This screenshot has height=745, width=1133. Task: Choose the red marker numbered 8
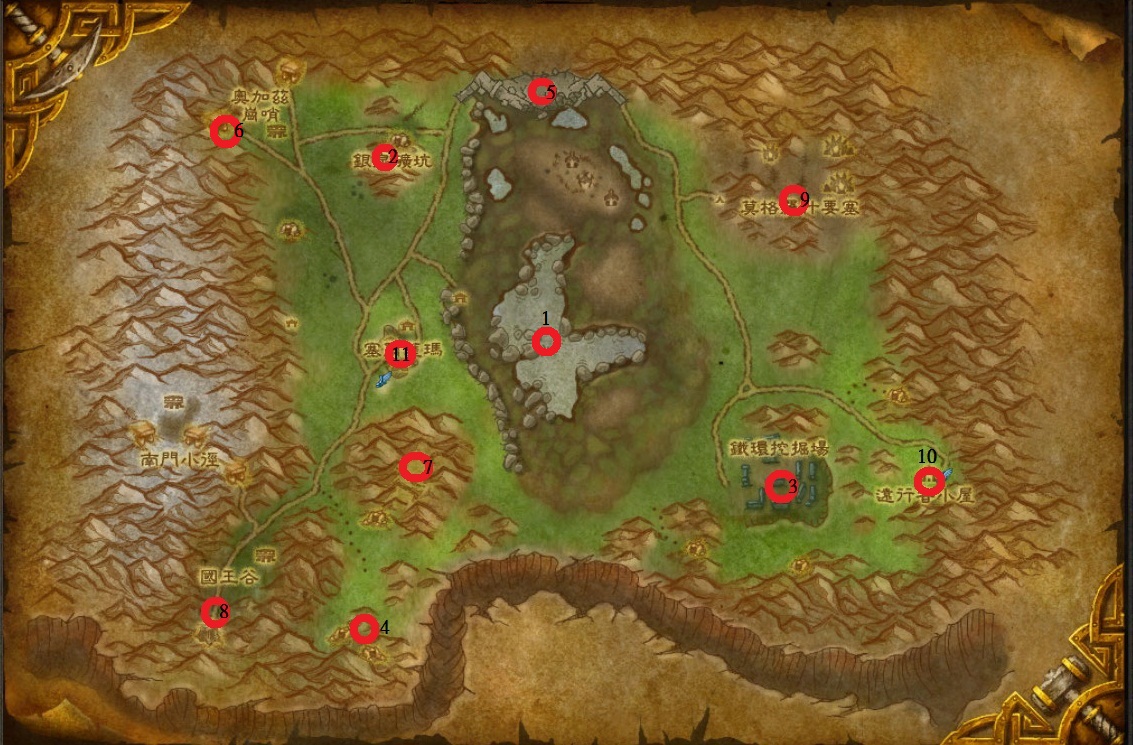point(215,611)
